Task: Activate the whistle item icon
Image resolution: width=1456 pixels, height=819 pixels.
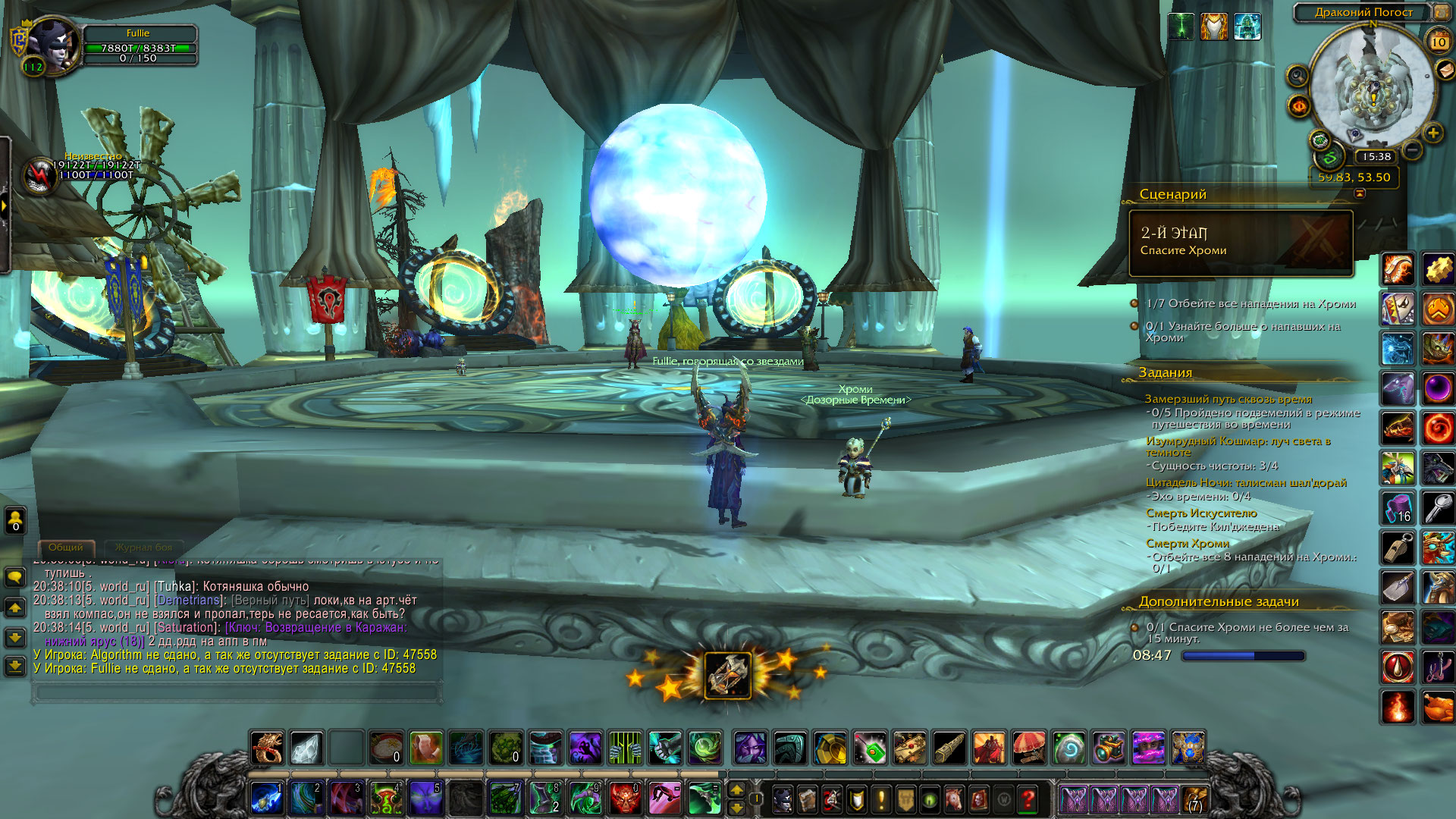Action: (1398, 548)
